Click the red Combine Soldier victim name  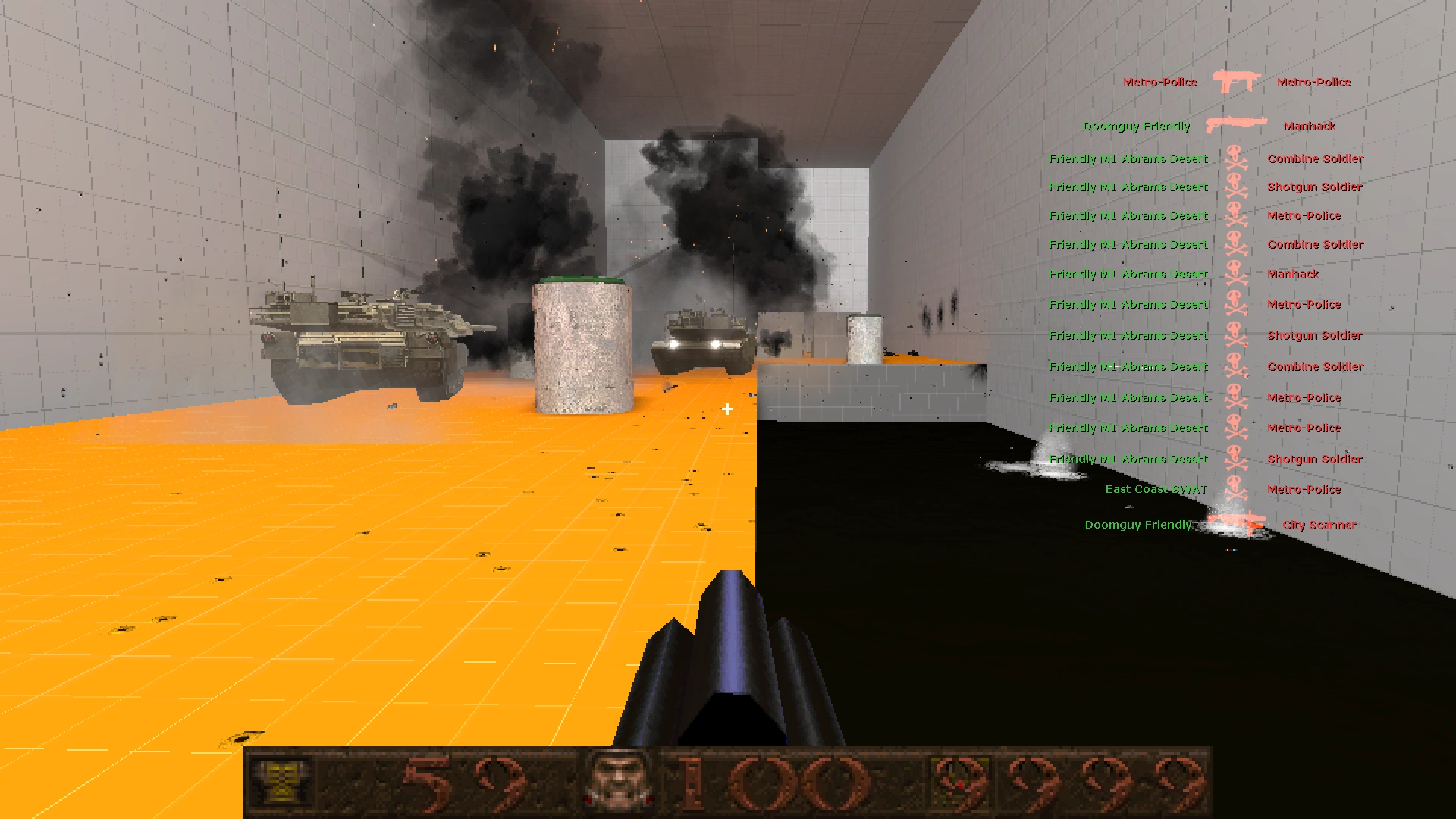[1316, 159]
